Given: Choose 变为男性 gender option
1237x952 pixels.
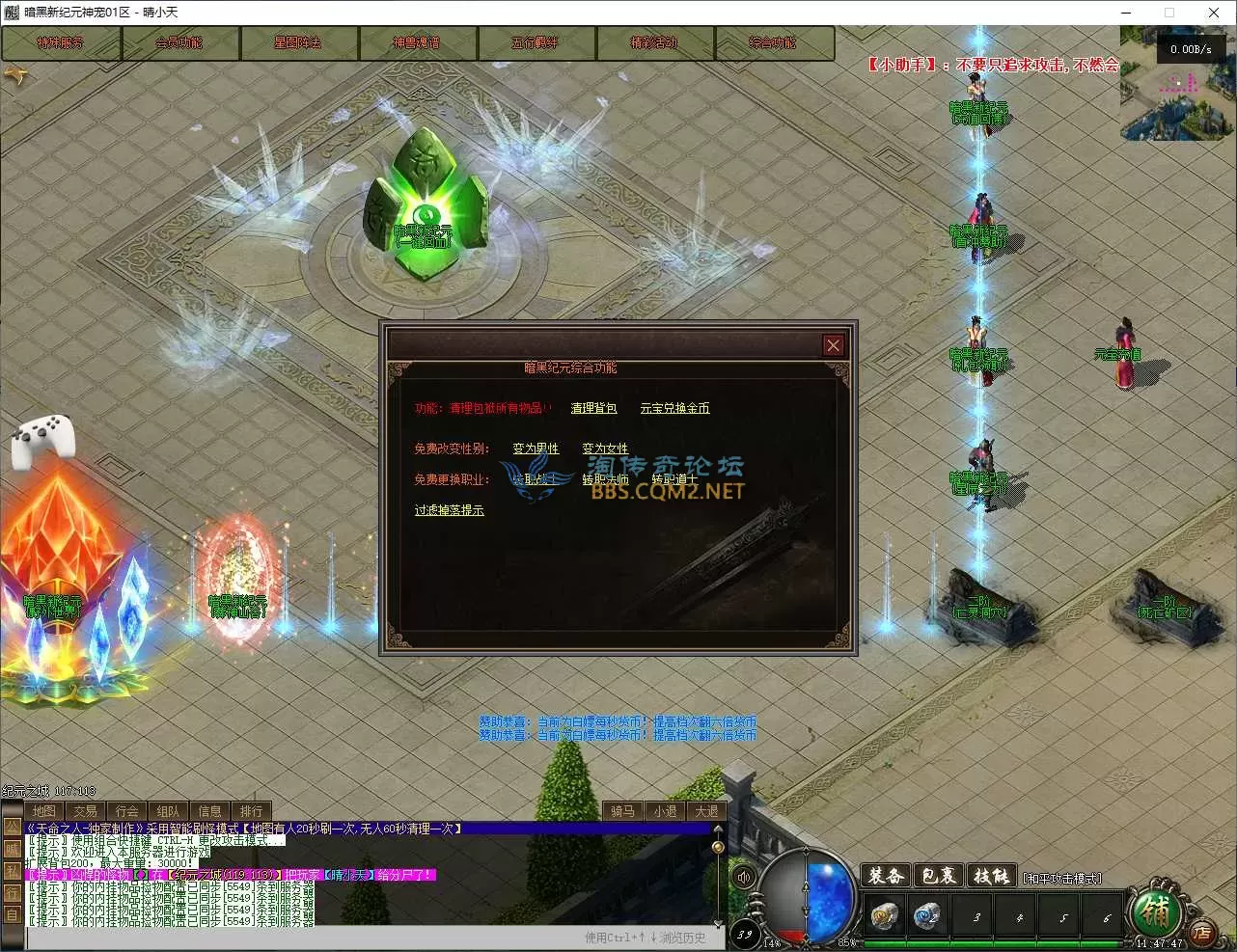Looking at the screenshot, I should [536, 449].
